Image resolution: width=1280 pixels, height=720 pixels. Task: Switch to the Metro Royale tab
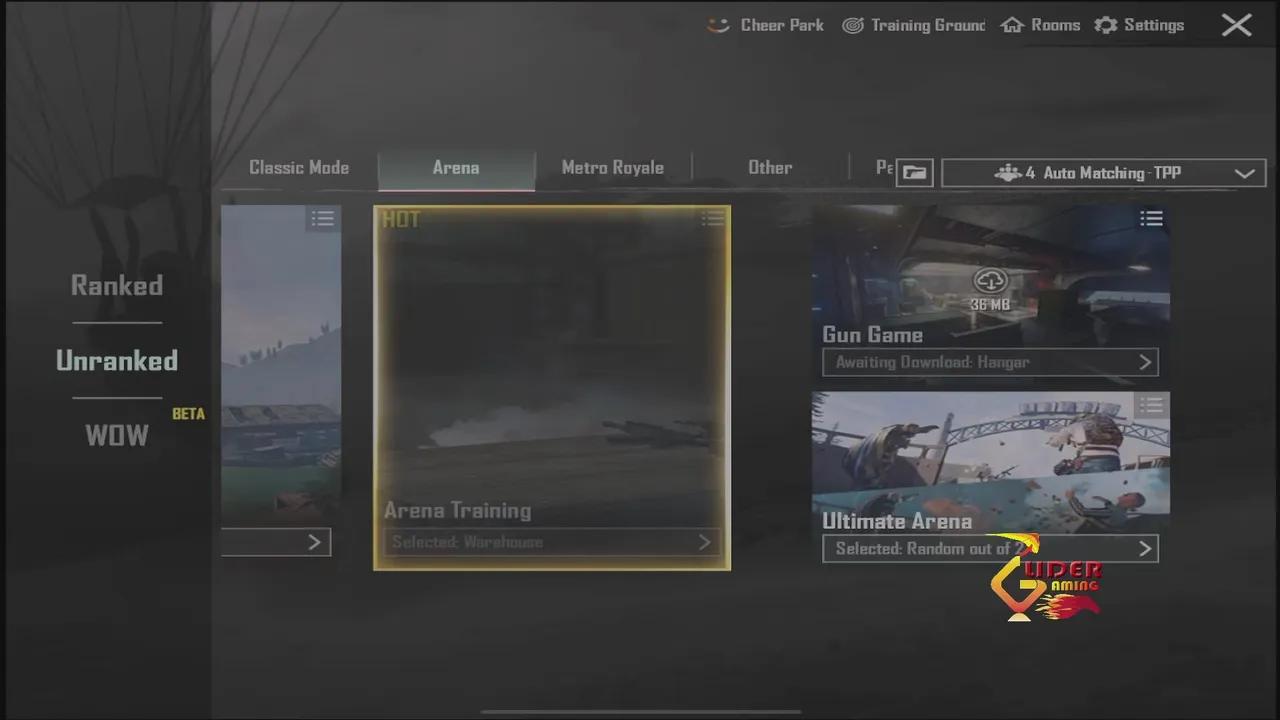pyautogui.click(x=612, y=167)
